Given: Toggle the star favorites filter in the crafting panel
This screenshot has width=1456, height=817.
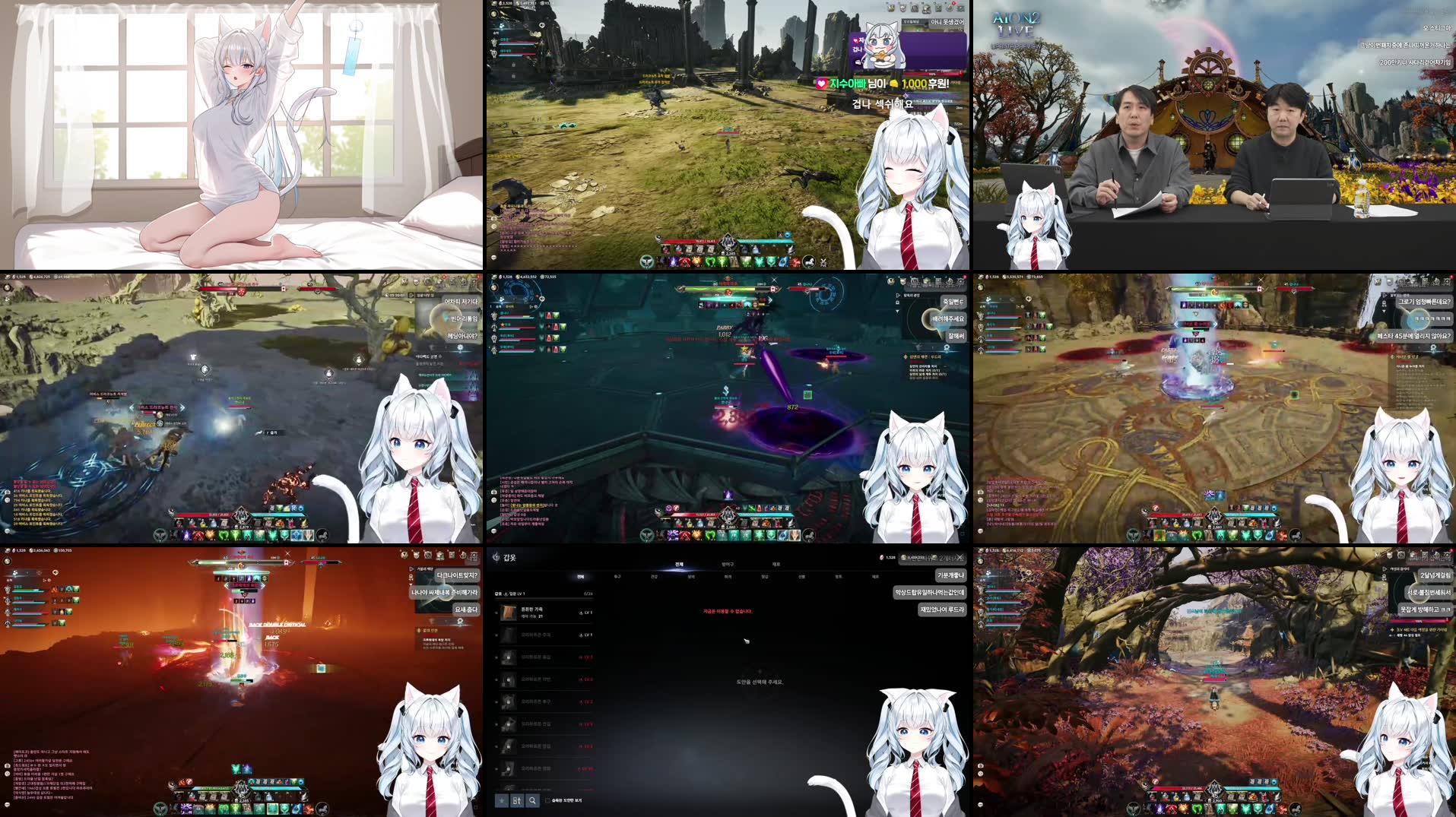Looking at the screenshot, I should pos(502,800).
